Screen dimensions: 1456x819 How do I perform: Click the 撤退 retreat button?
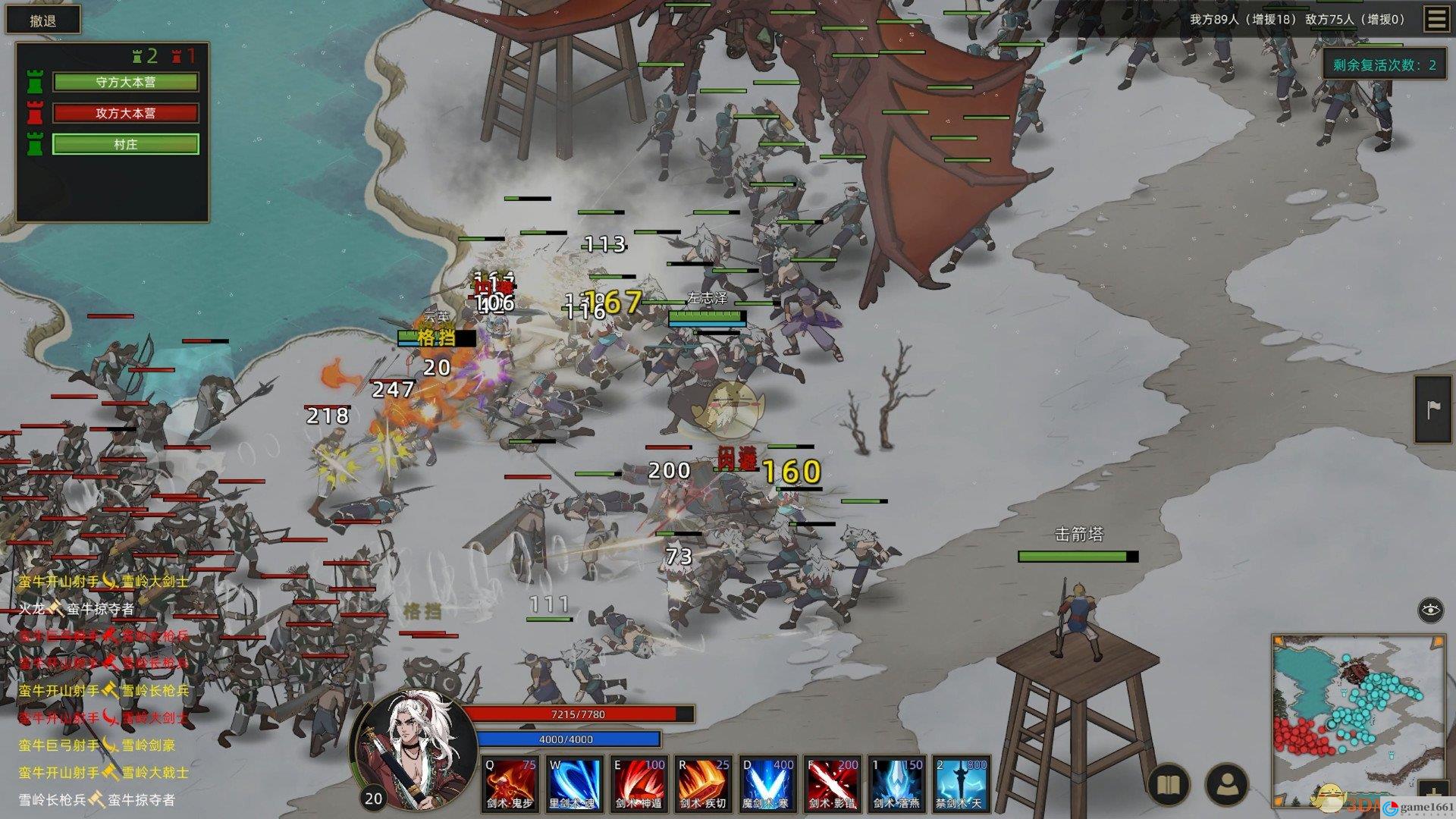[x=43, y=20]
